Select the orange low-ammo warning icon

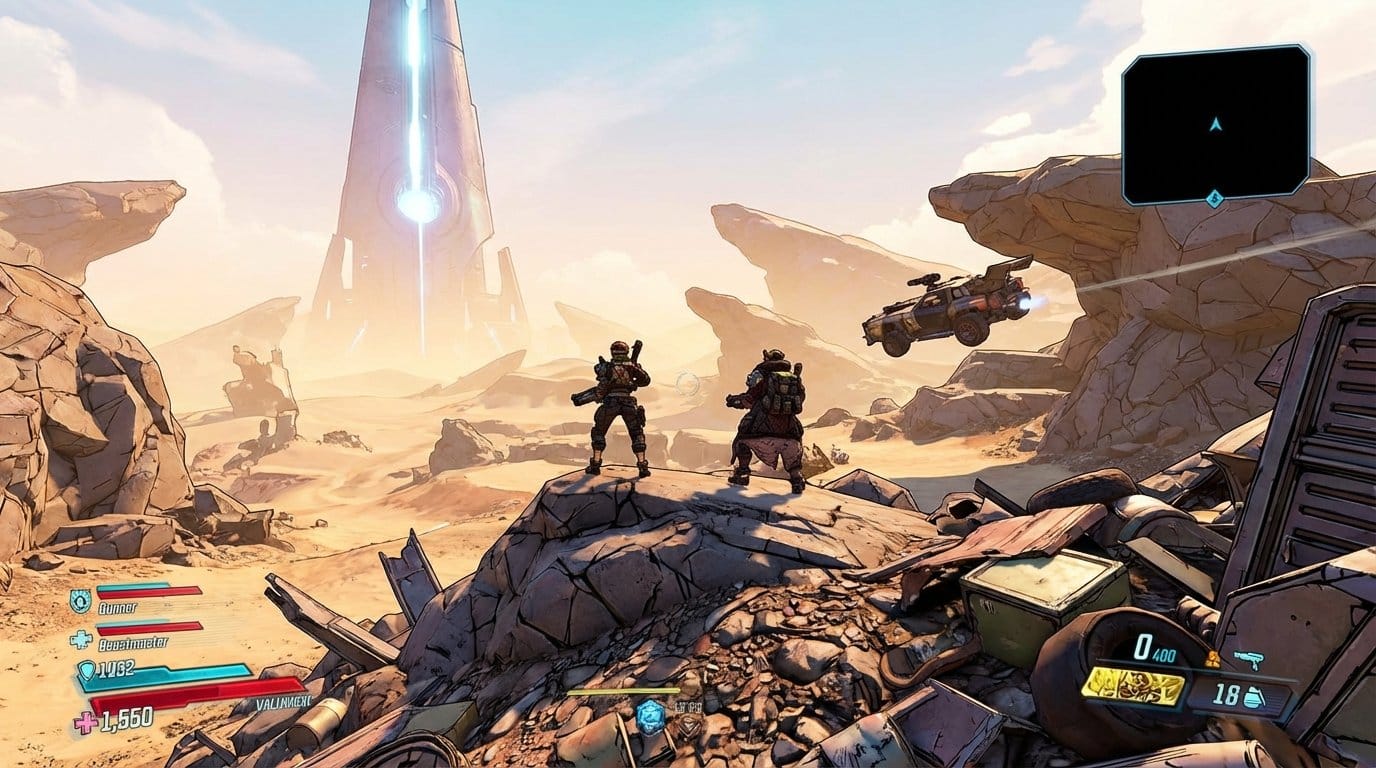click(x=1214, y=658)
